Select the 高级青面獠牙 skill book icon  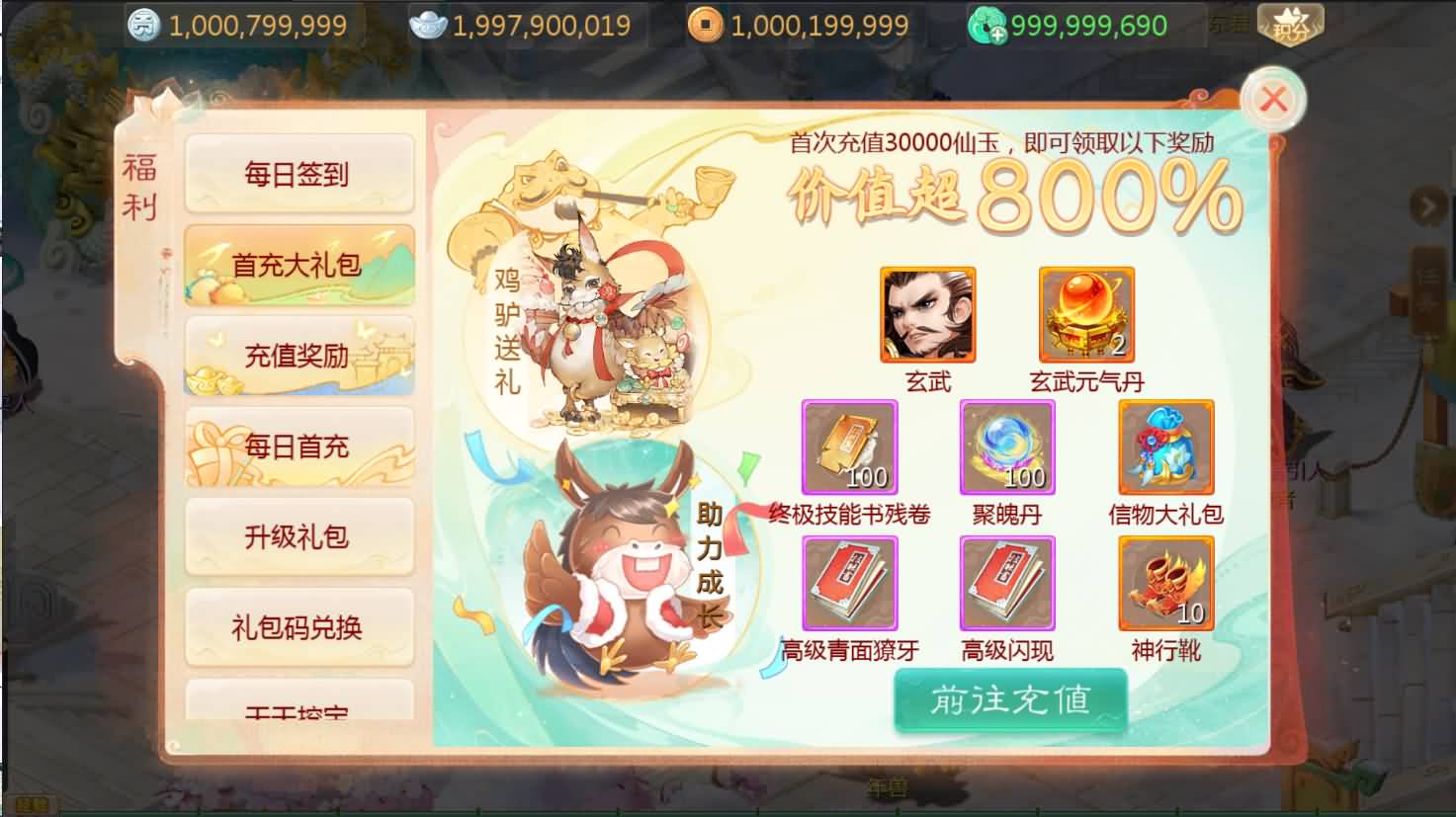(x=850, y=583)
